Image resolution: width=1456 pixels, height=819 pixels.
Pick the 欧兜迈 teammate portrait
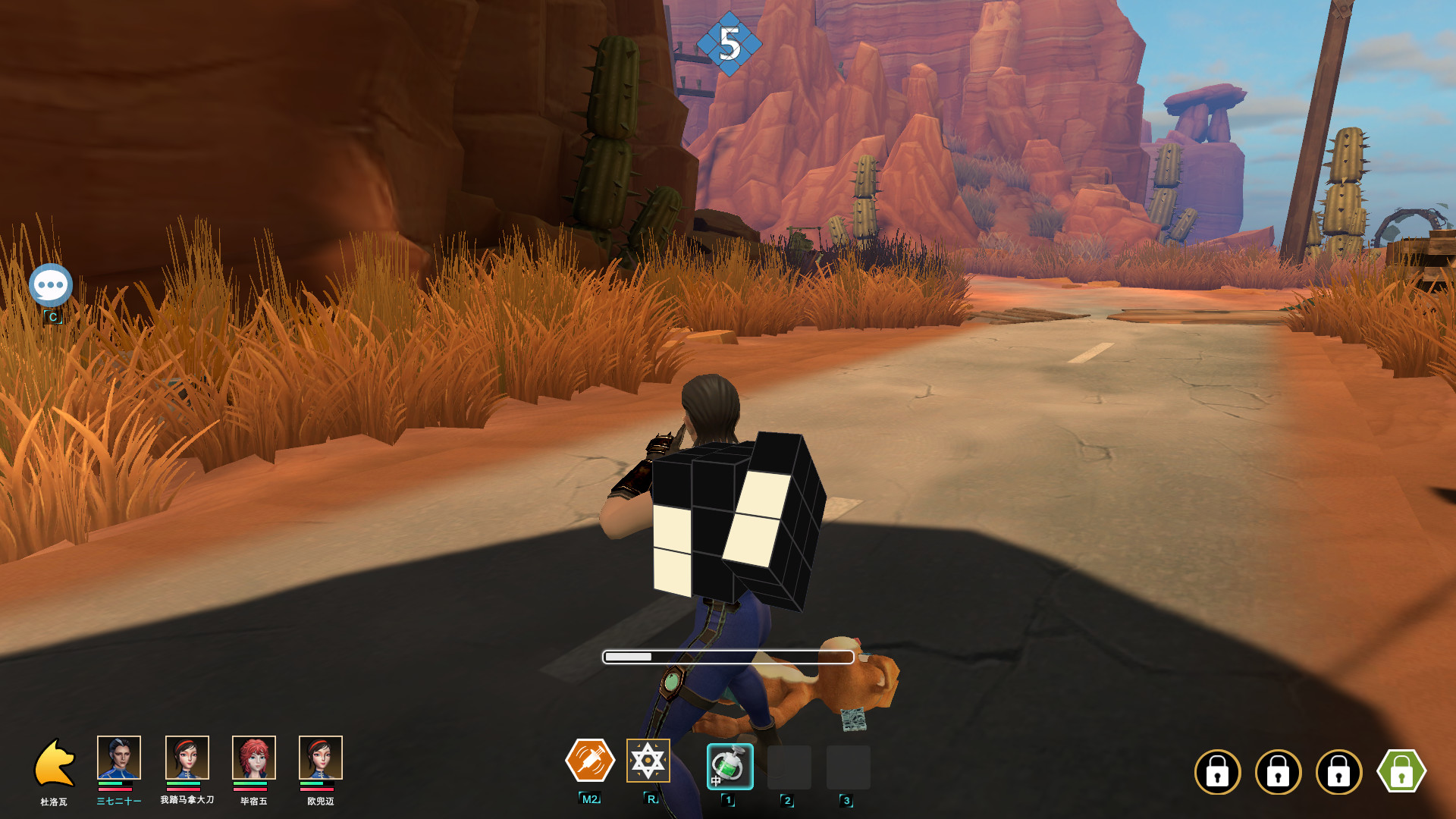(x=321, y=758)
